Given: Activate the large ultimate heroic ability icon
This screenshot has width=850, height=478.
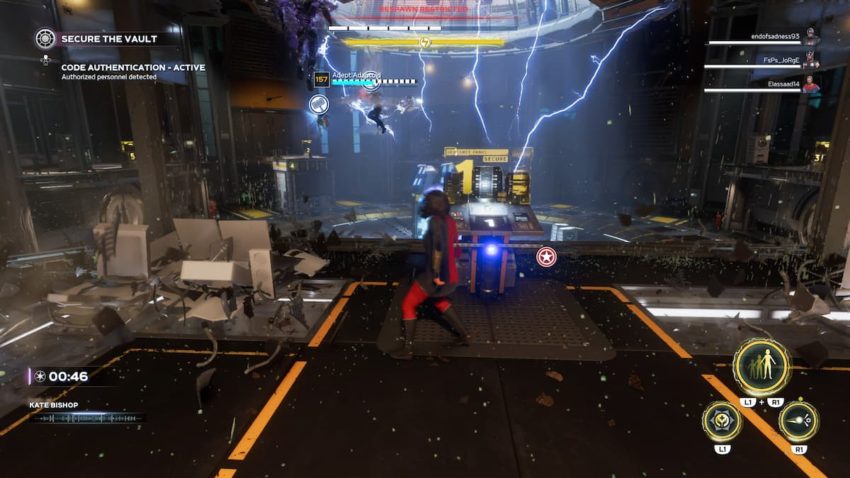Looking at the screenshot, I should [x=761, y=366].
